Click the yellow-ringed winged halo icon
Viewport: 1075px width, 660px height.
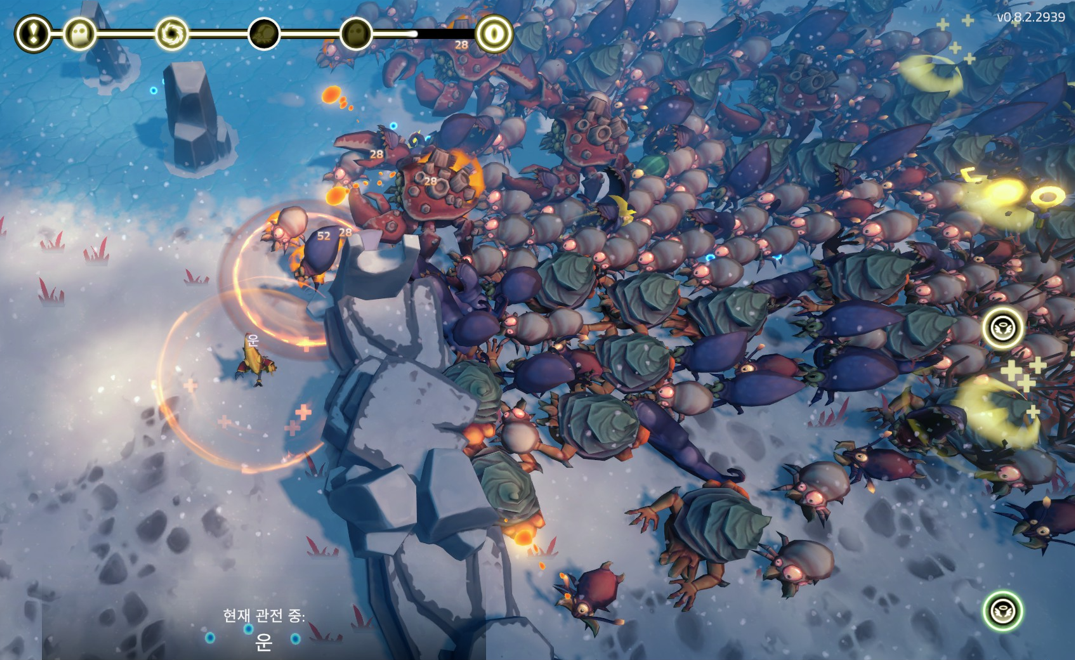coord(1002,328)
